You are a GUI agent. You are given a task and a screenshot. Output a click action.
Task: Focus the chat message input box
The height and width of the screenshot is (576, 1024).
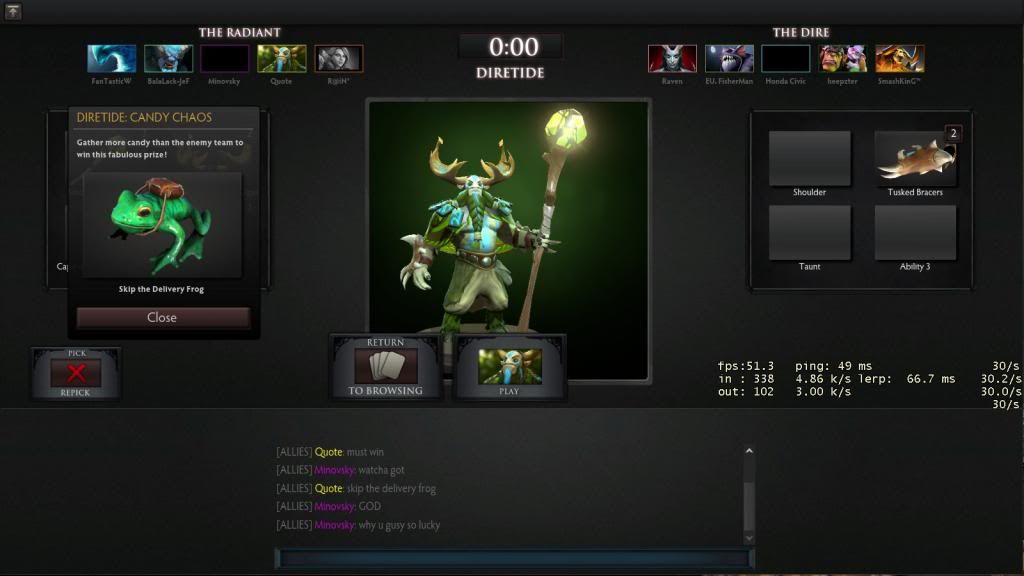pos(514,558)
